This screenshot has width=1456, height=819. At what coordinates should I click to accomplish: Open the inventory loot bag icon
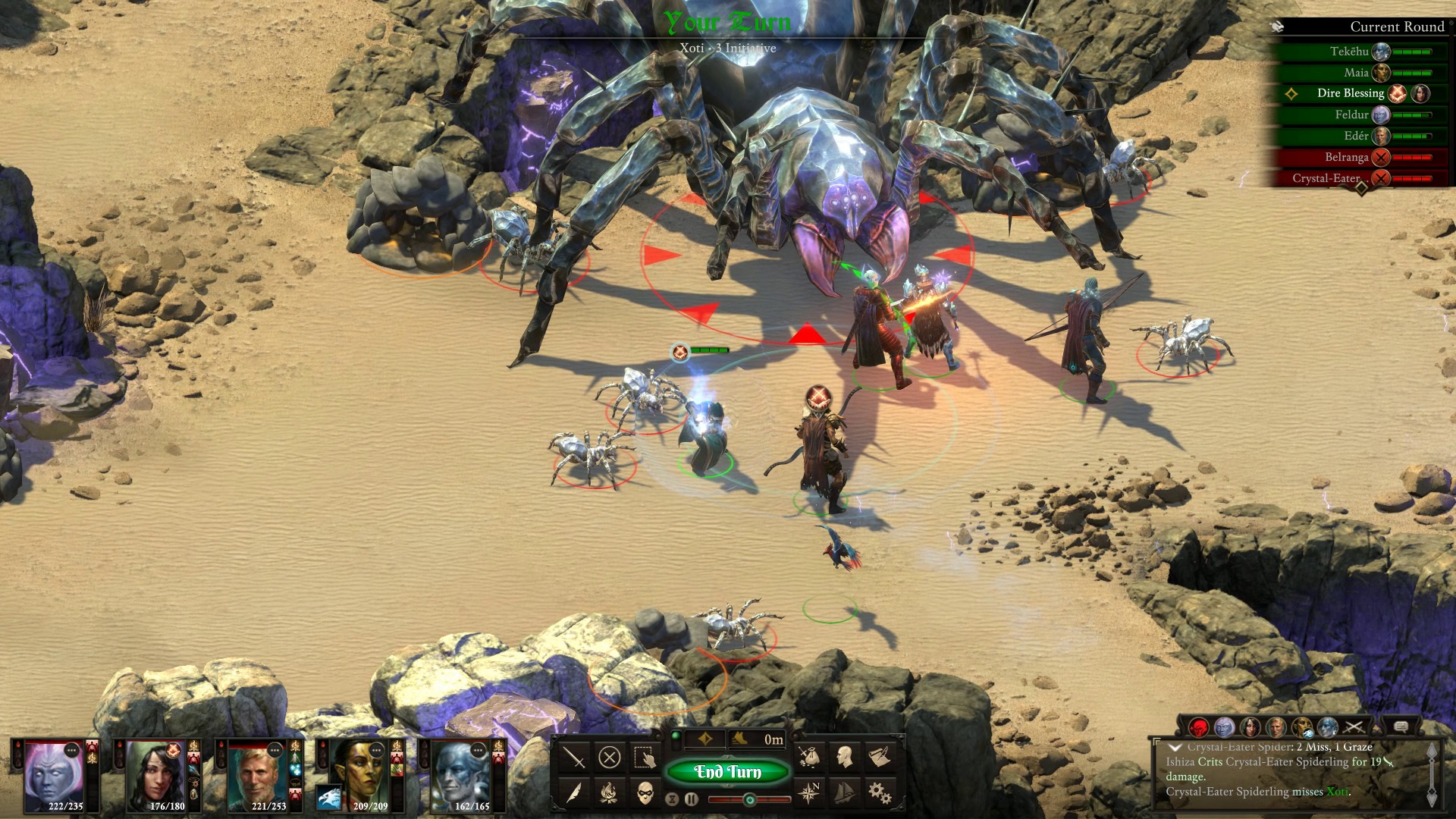click(809, 756)
